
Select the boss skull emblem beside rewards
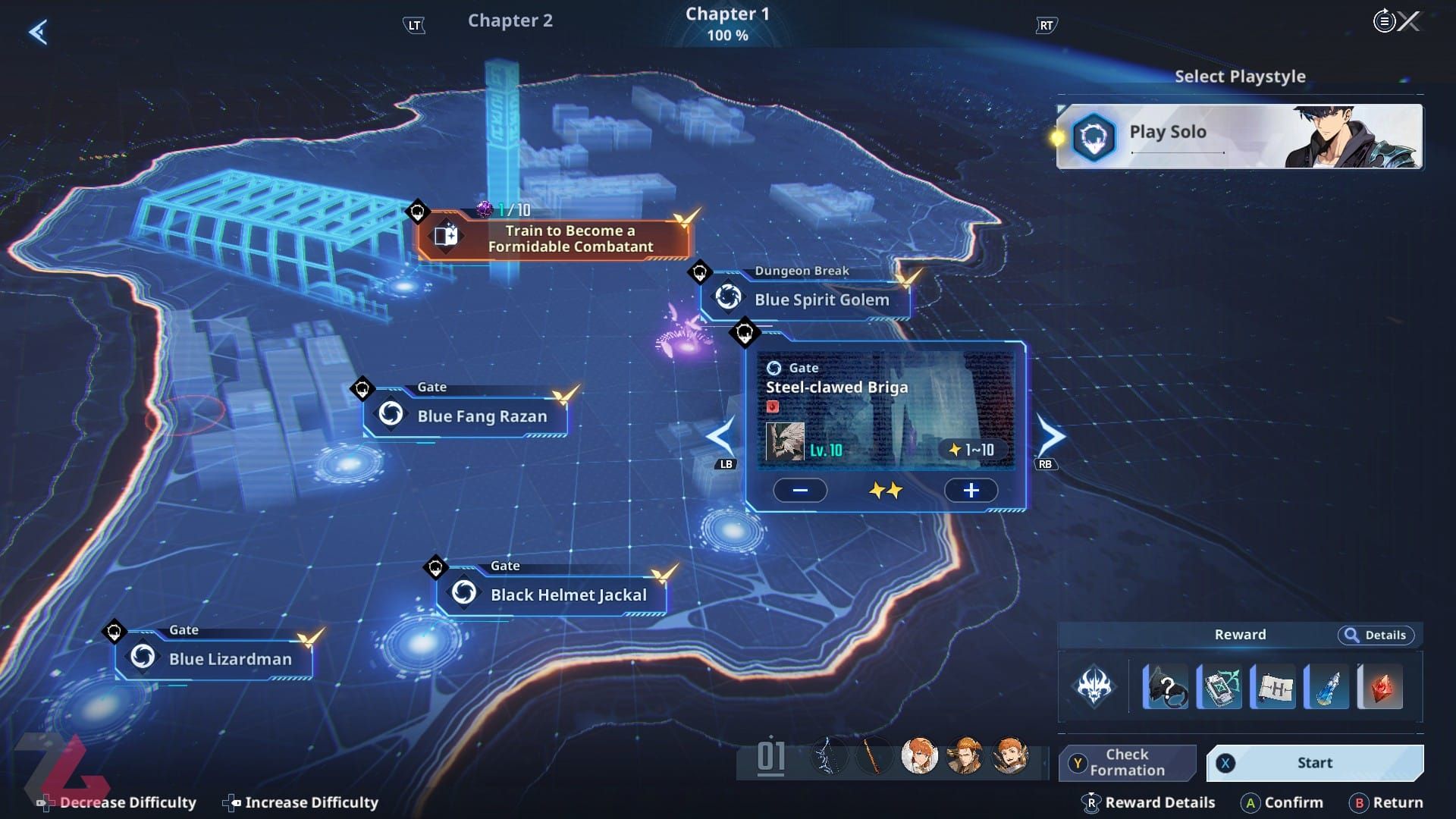click(1094, 687)
